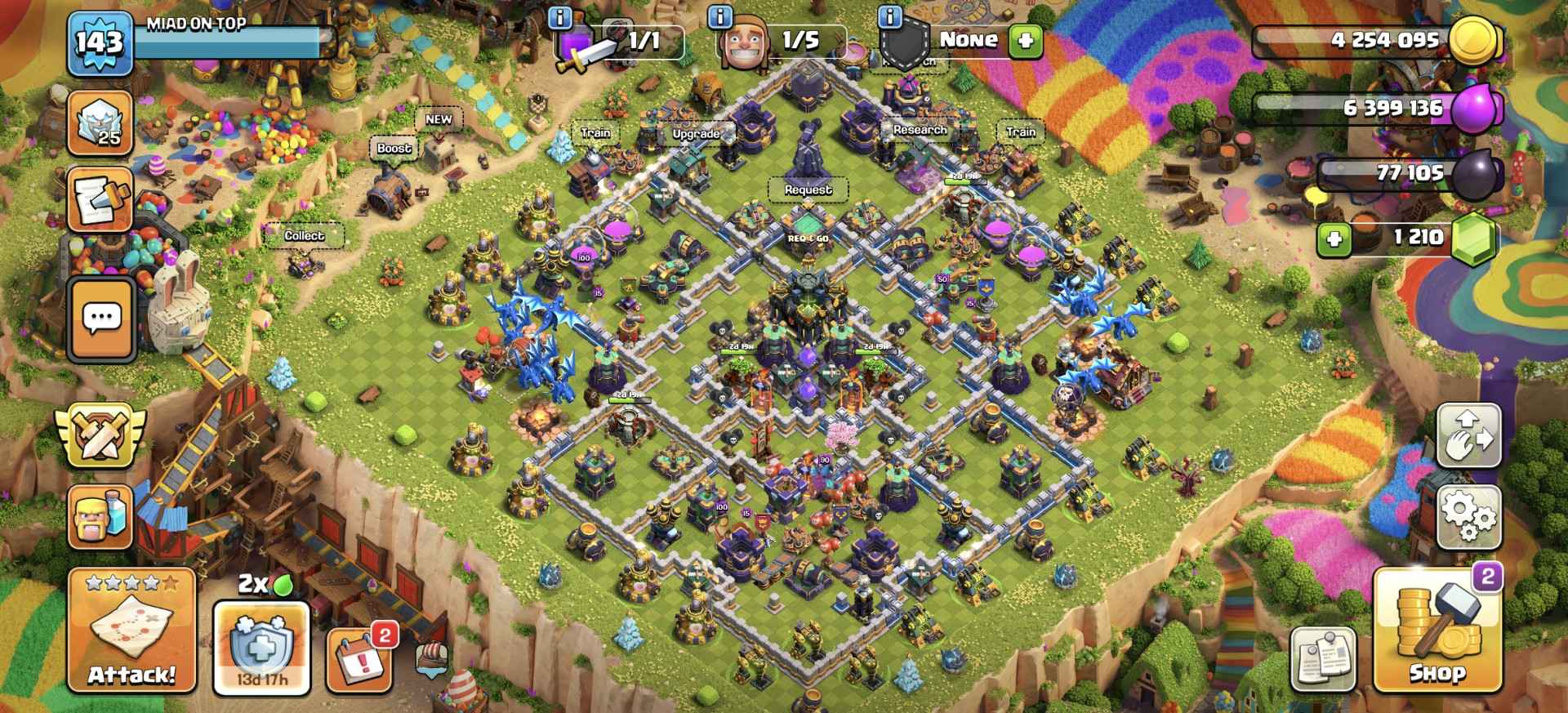This screenshot has height=713, width=1568.
Task: Open the barbarian army overview button
Action: (x=101, y=516)
